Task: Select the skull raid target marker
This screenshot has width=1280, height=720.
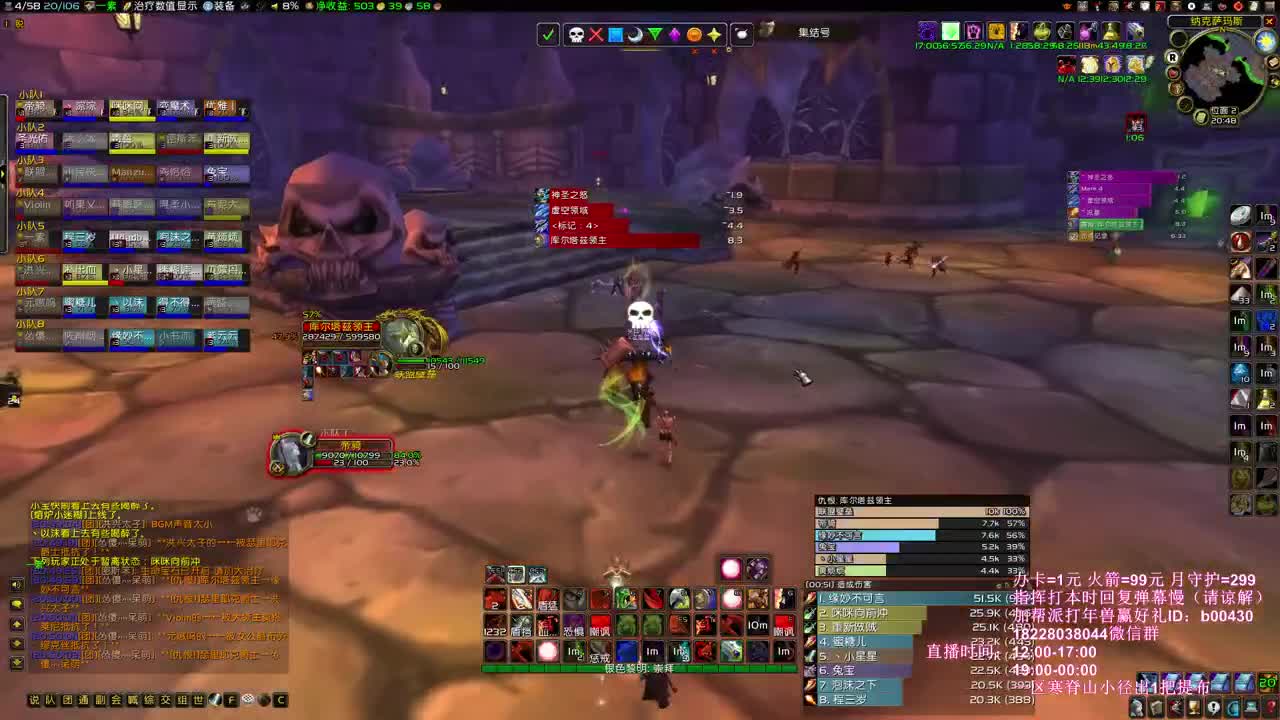Action: click(576, 34)
